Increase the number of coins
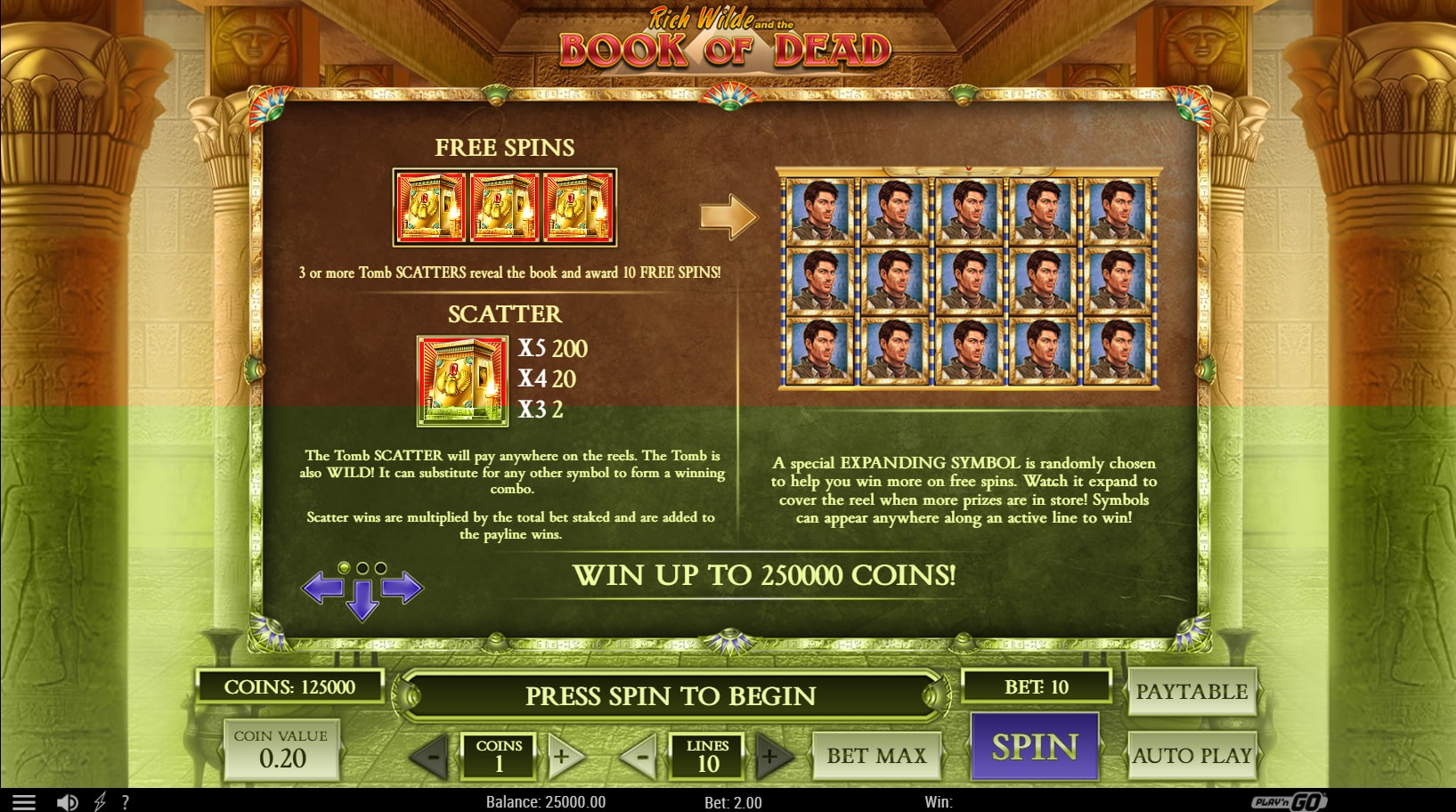This screenshot has width=1456, height=812. coord(564,757)
